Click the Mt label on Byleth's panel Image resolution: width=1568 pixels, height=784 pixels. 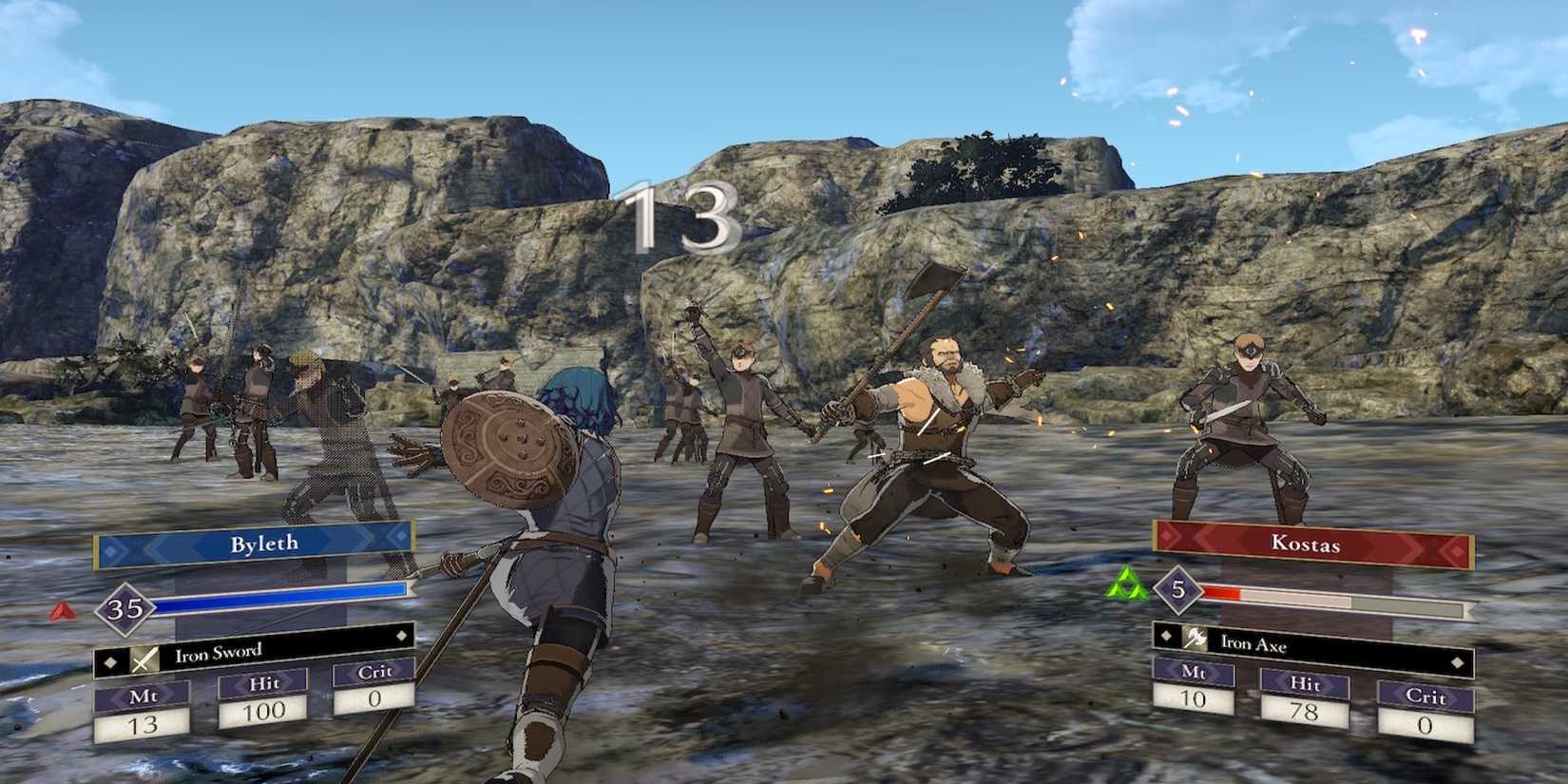coord(143,694)
